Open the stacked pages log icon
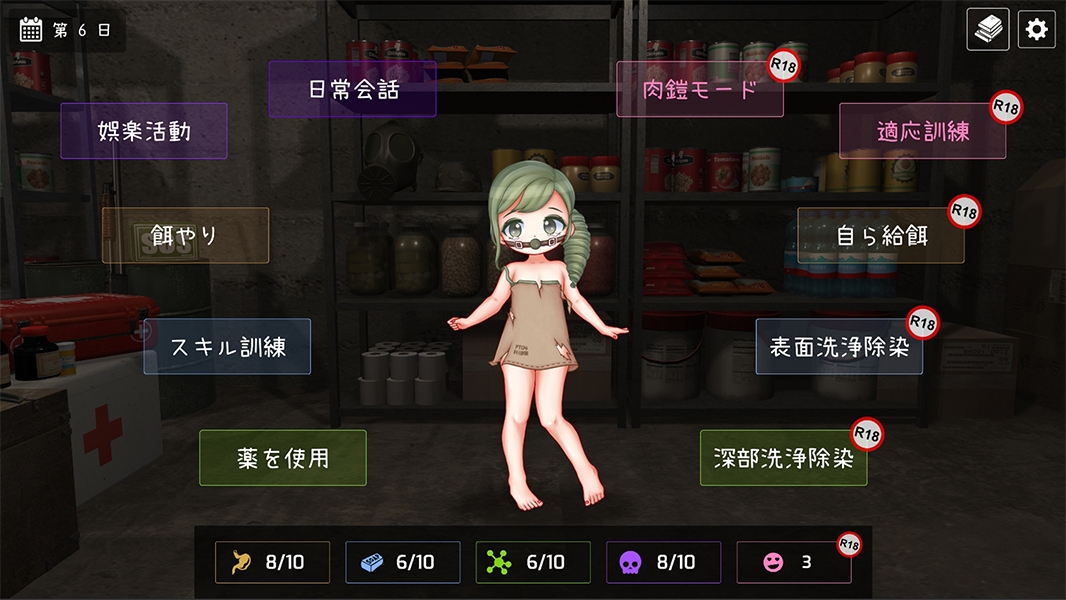Image resolution: width=1066 pixels, height=600 pixels. (x=988, y=29)
